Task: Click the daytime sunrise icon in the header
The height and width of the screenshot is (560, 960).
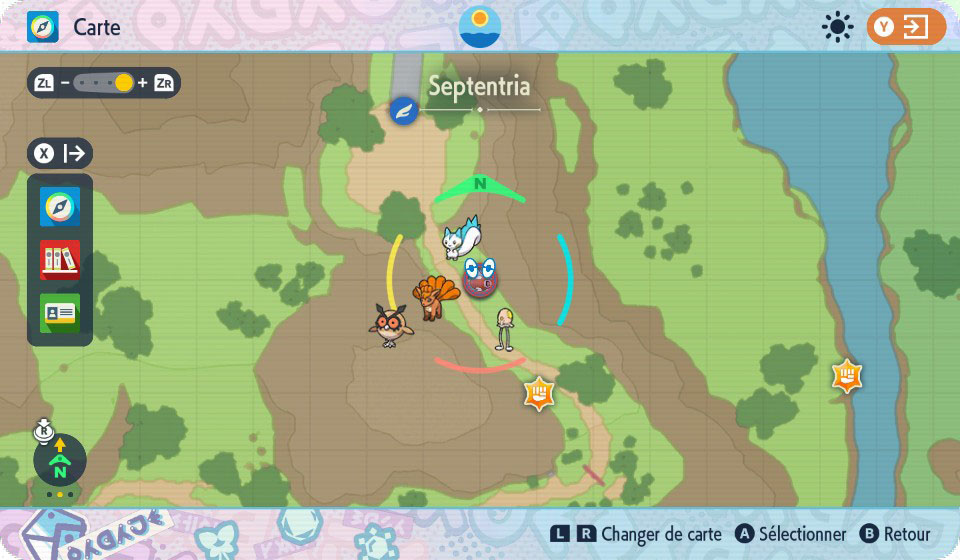Action: coord(480,26)
